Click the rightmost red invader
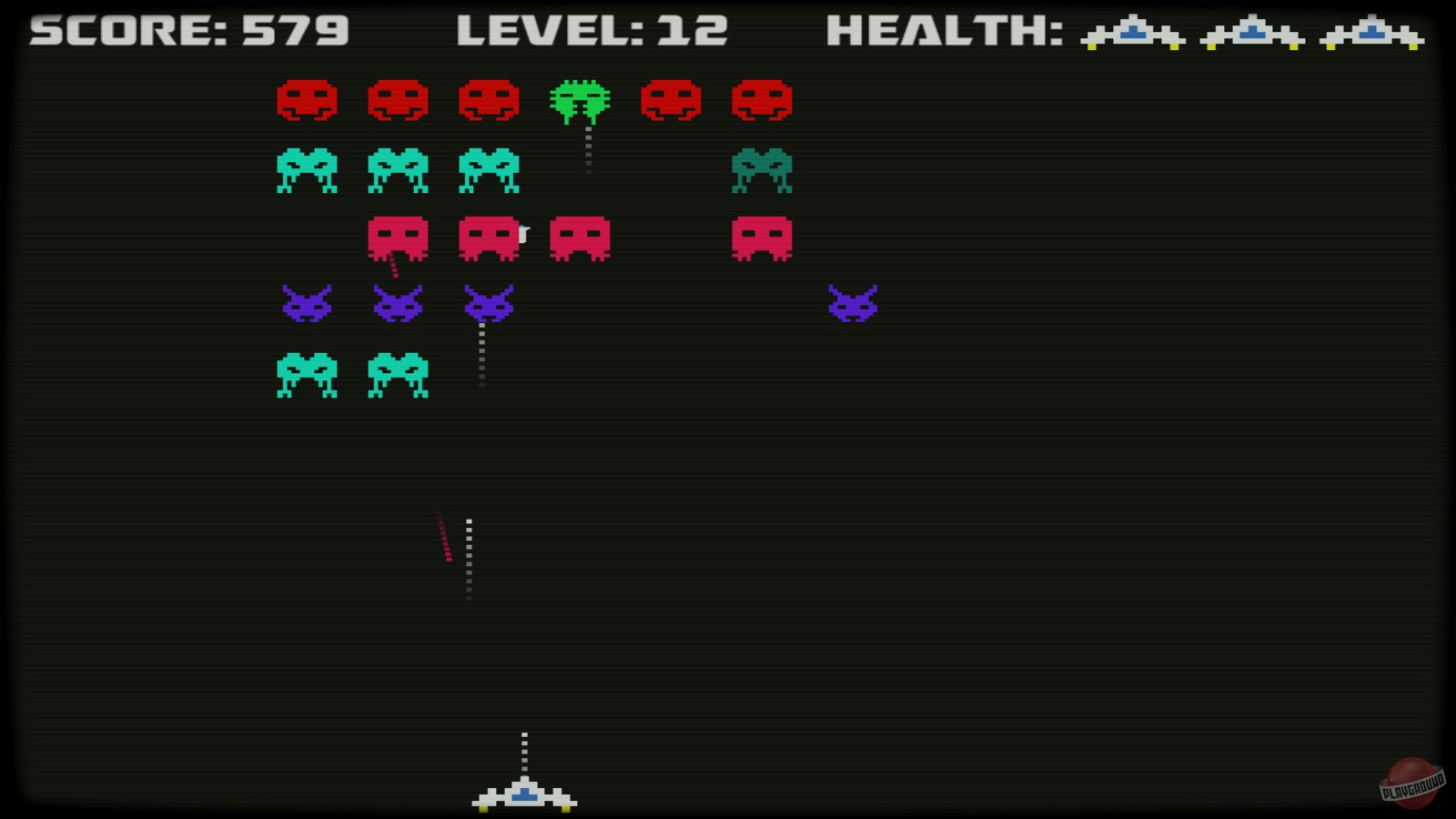The image size is (1456, 819). tap(763, 100)
